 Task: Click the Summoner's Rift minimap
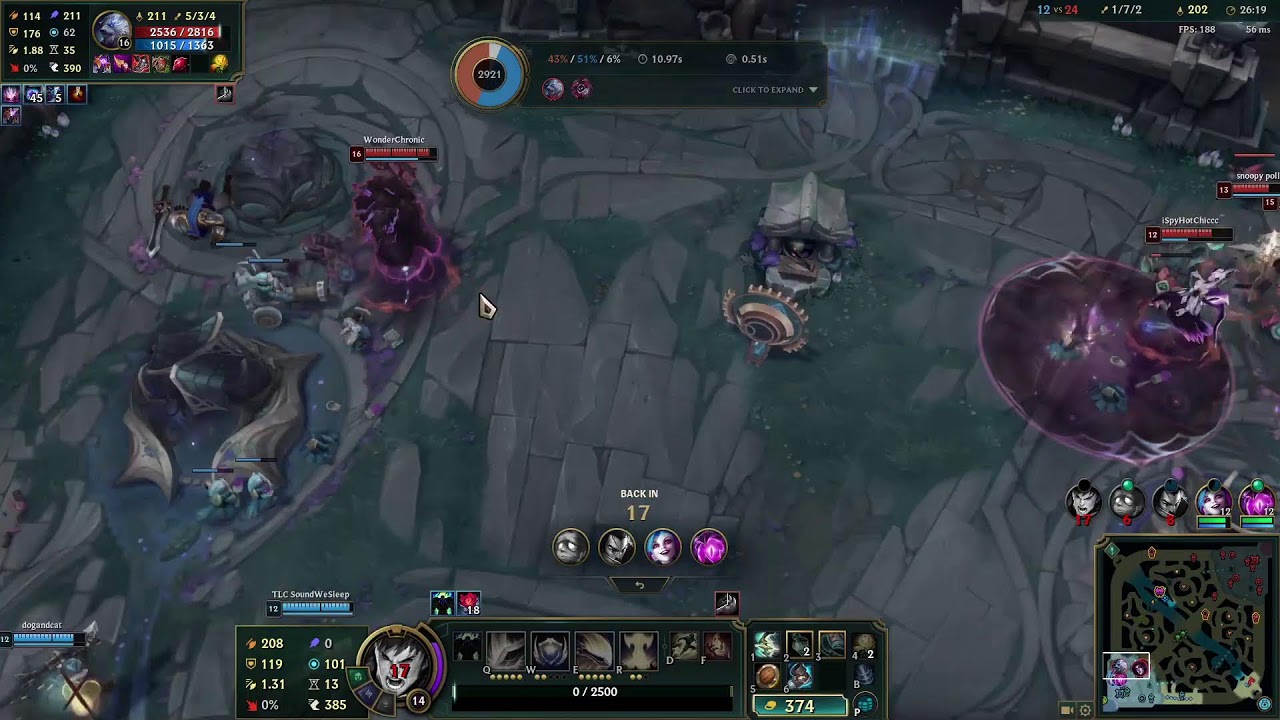tap(1188, 622)
